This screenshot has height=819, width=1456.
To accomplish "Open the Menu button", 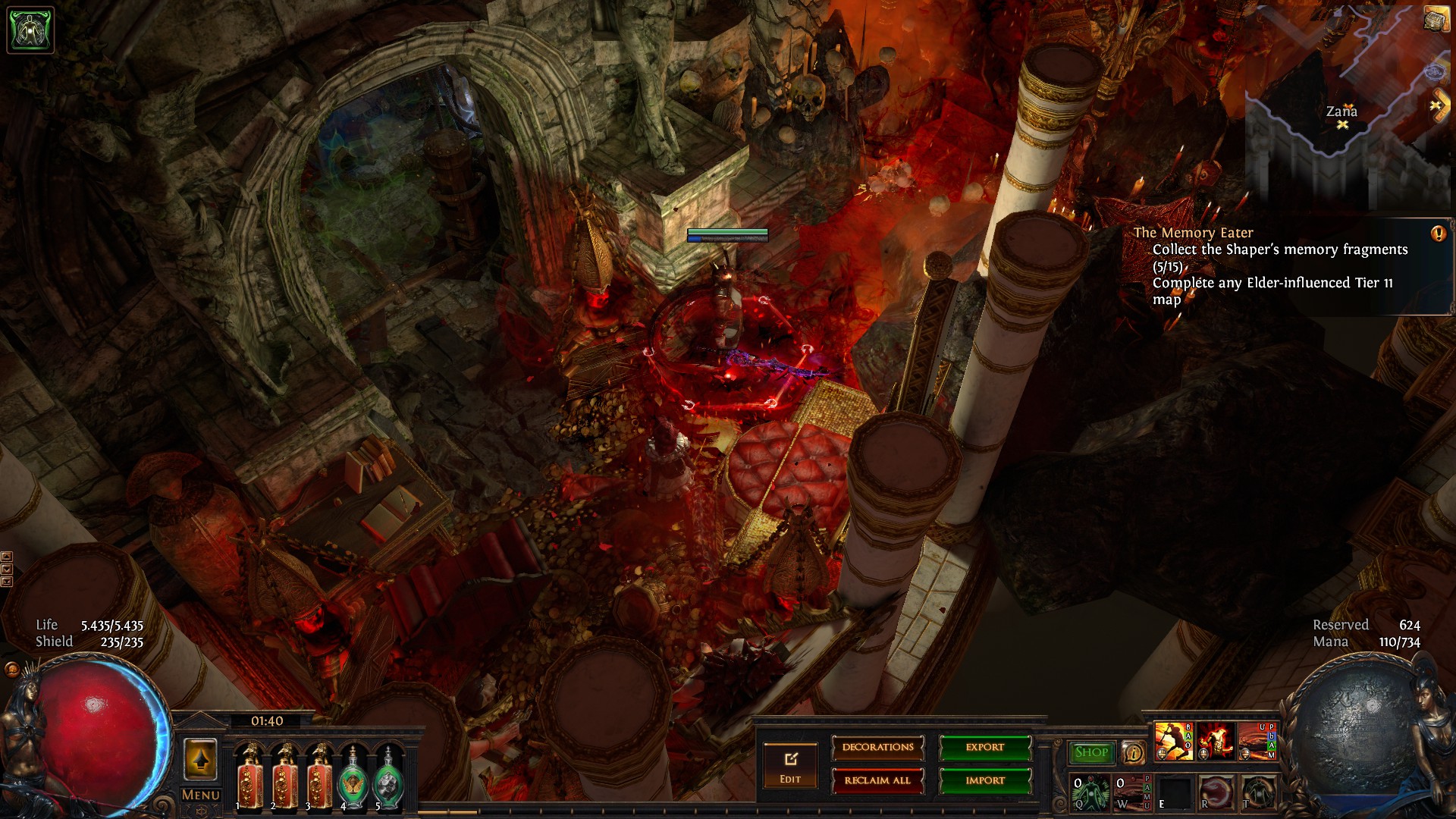I will point(200,795).
